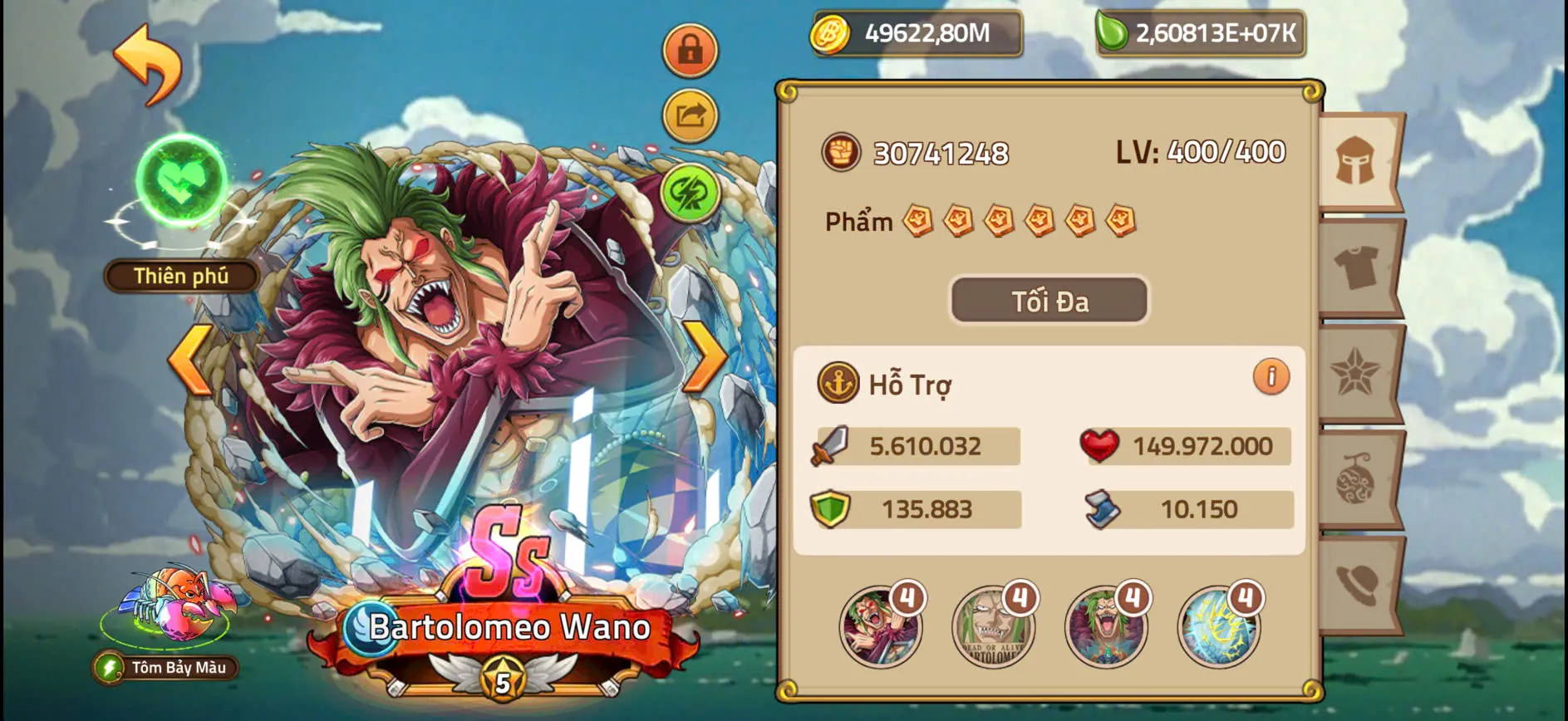Click the green leaf currency icon
The width and height of the screenshot is (1568, 721).
[x=1113, y=34]
